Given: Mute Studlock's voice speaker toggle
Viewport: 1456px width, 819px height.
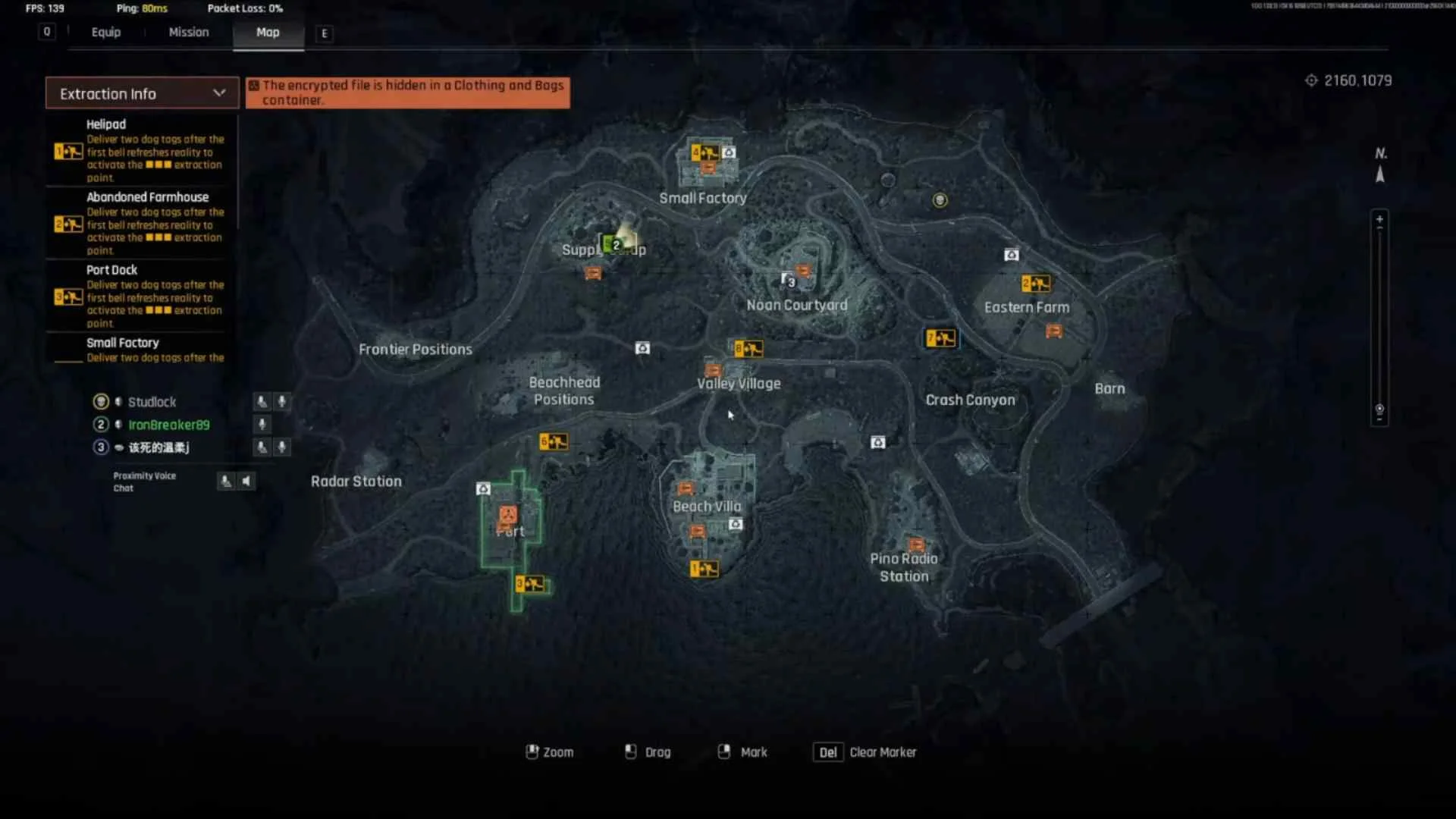Looking at the screenshot, I should click(262, 402).
